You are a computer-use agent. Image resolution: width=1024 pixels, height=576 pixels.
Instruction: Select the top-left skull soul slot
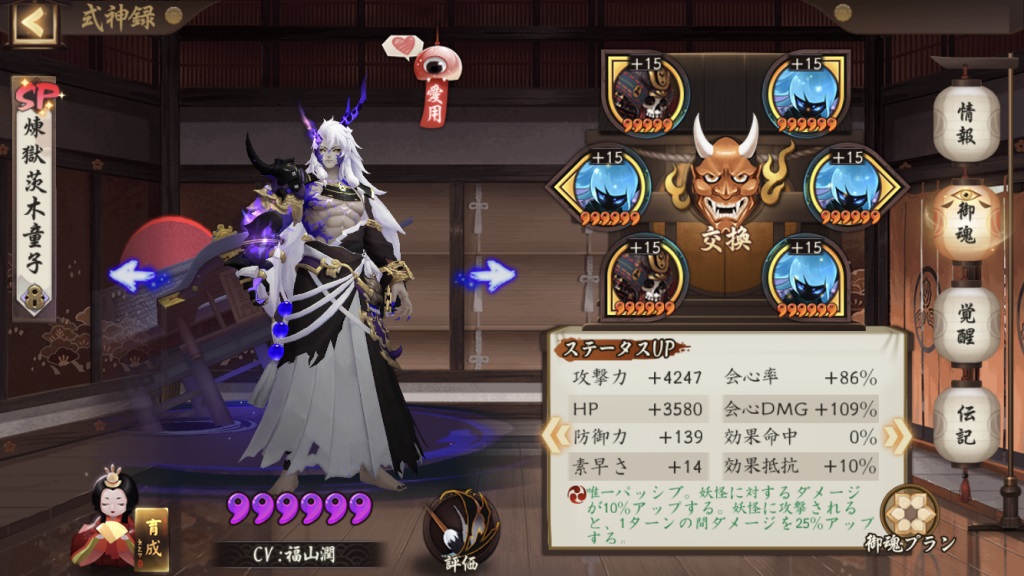tap(645, 92)
